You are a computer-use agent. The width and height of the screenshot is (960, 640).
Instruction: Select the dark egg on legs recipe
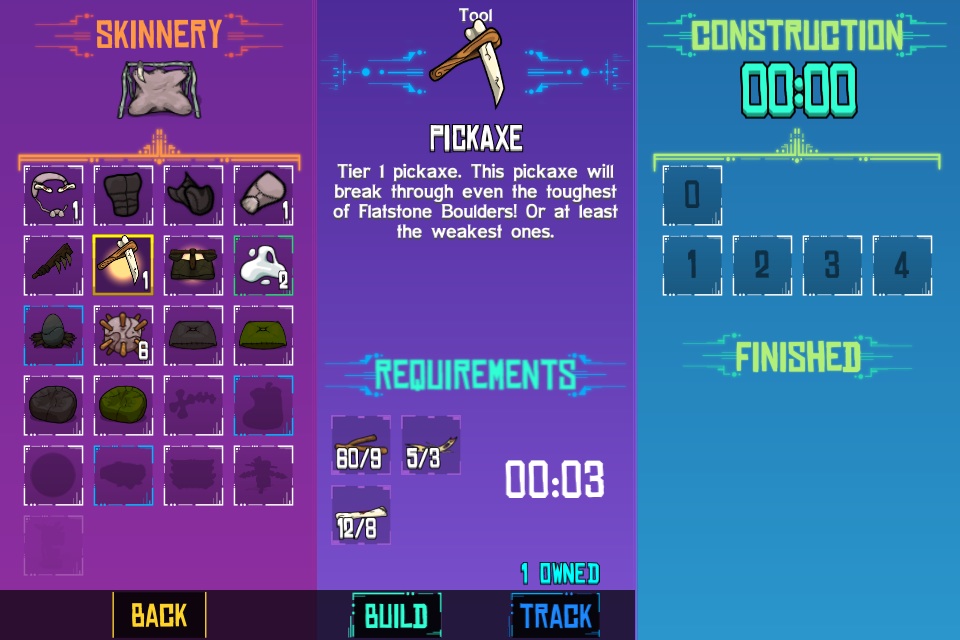pyautogui.click(x=53, y=335)
